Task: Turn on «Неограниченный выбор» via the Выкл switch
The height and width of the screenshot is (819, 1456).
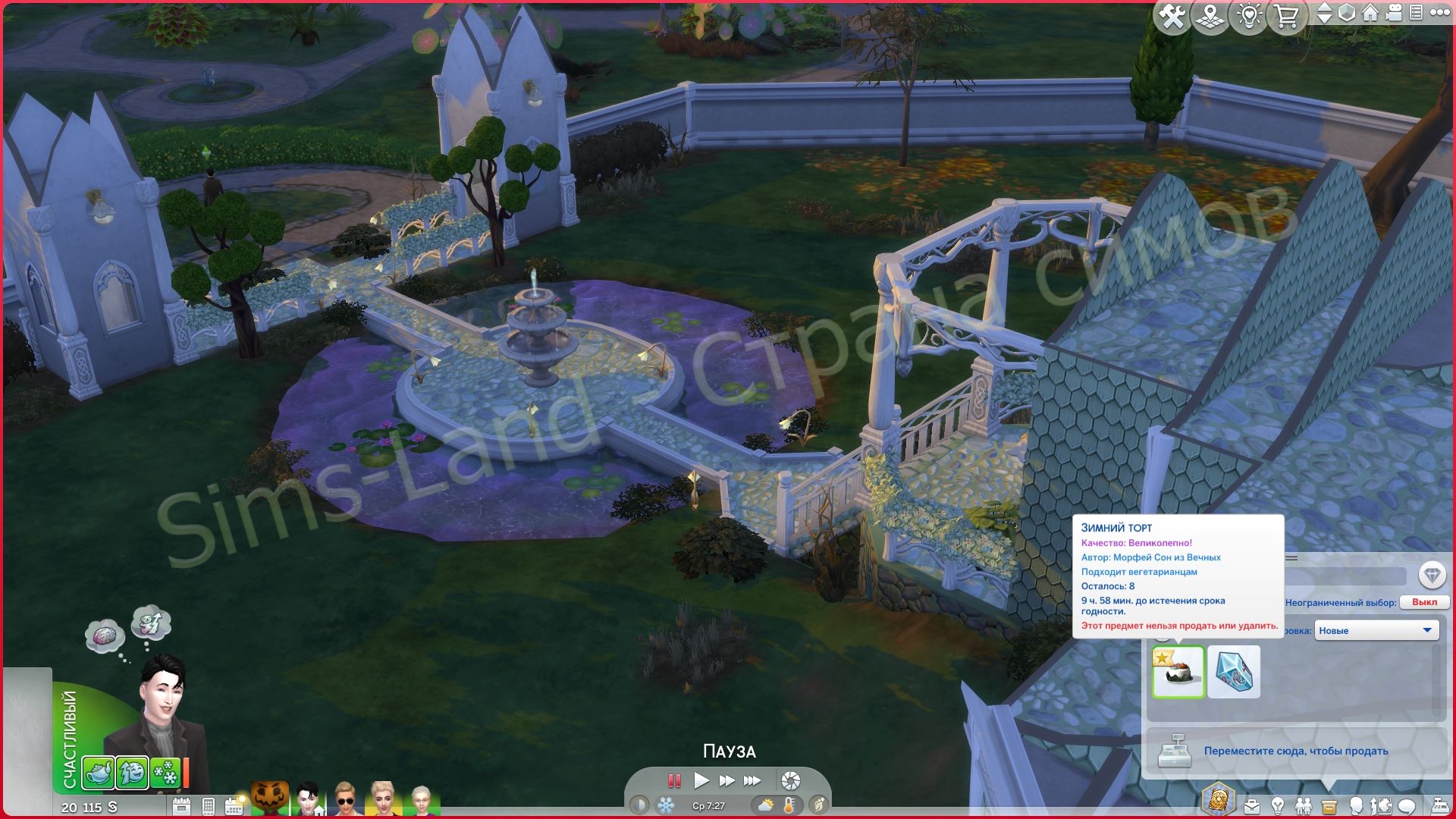Action: [x=1425, y=601]
